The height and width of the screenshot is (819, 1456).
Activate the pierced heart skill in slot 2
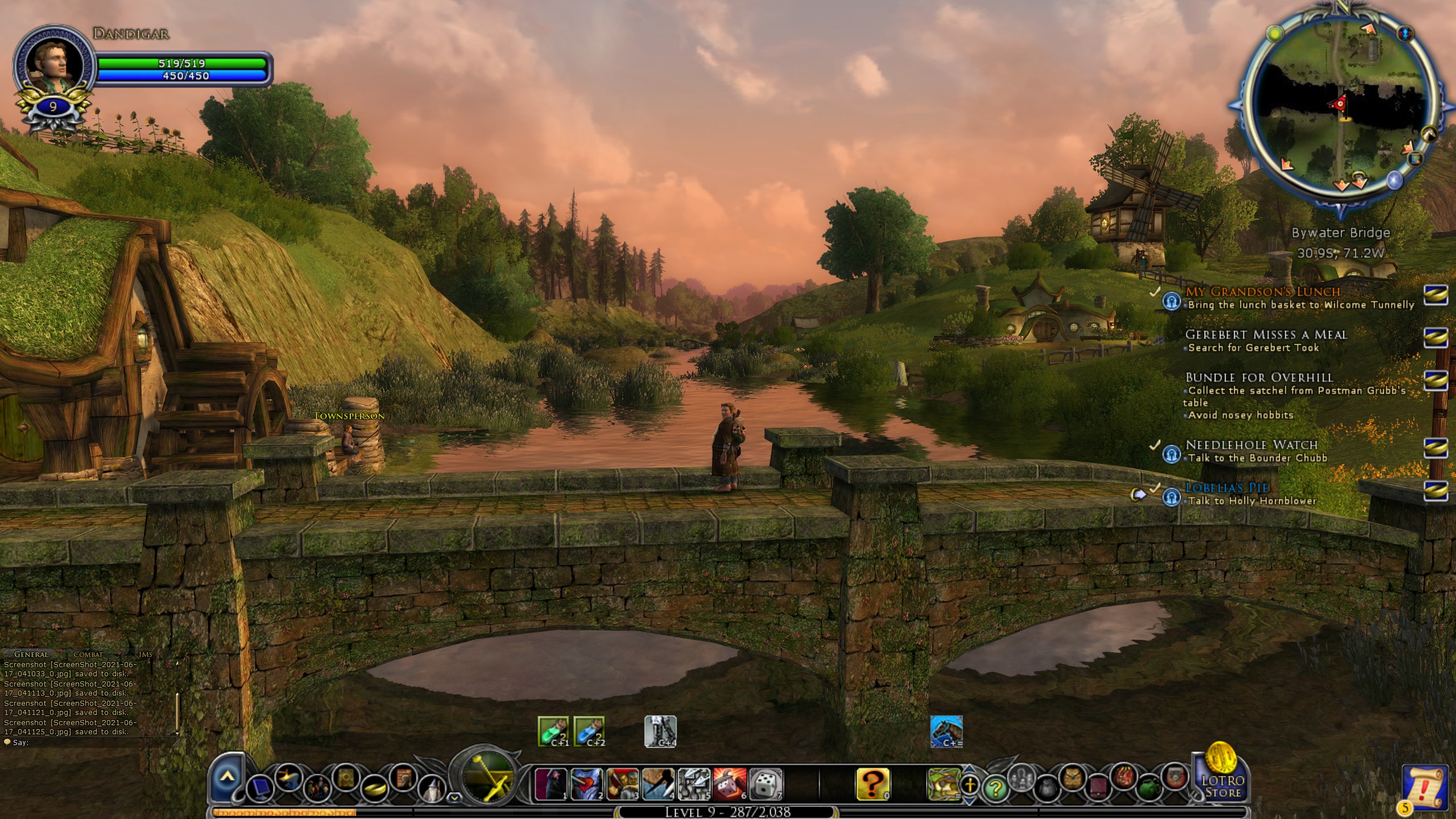(x=586, y=785)
